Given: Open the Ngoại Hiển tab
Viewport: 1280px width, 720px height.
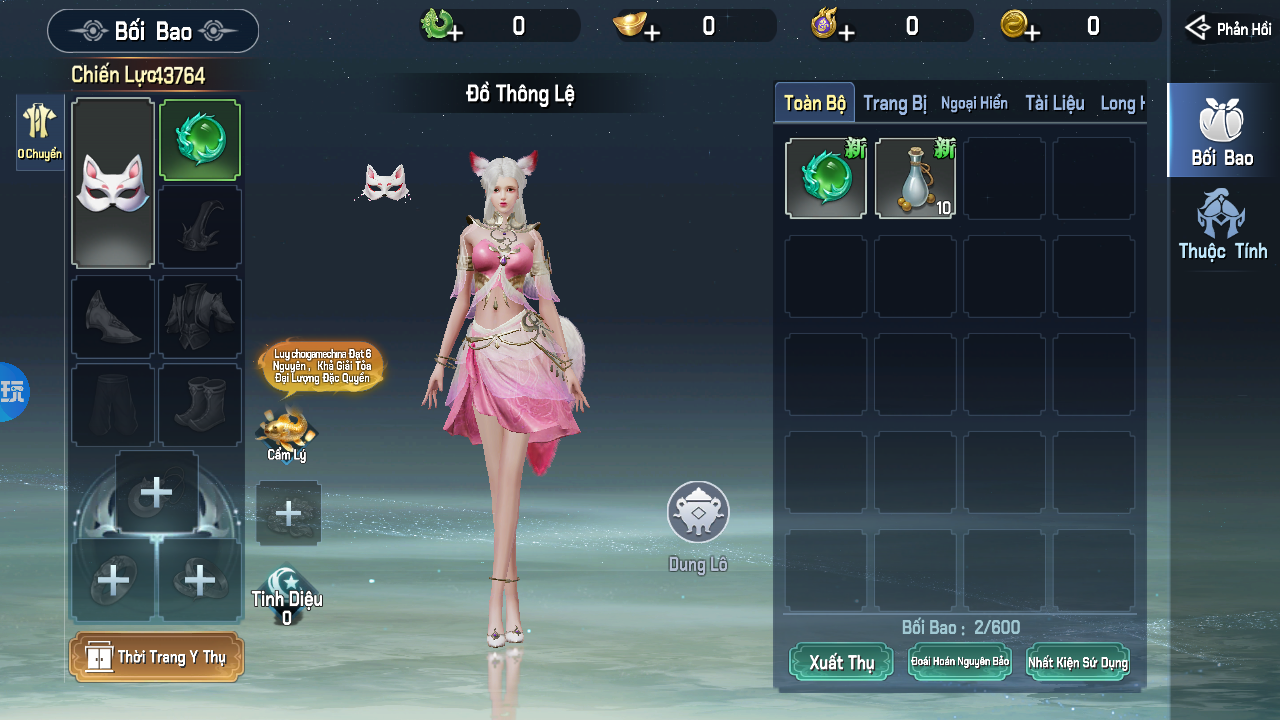Looking at the screenshot, I should coord(974,103).
